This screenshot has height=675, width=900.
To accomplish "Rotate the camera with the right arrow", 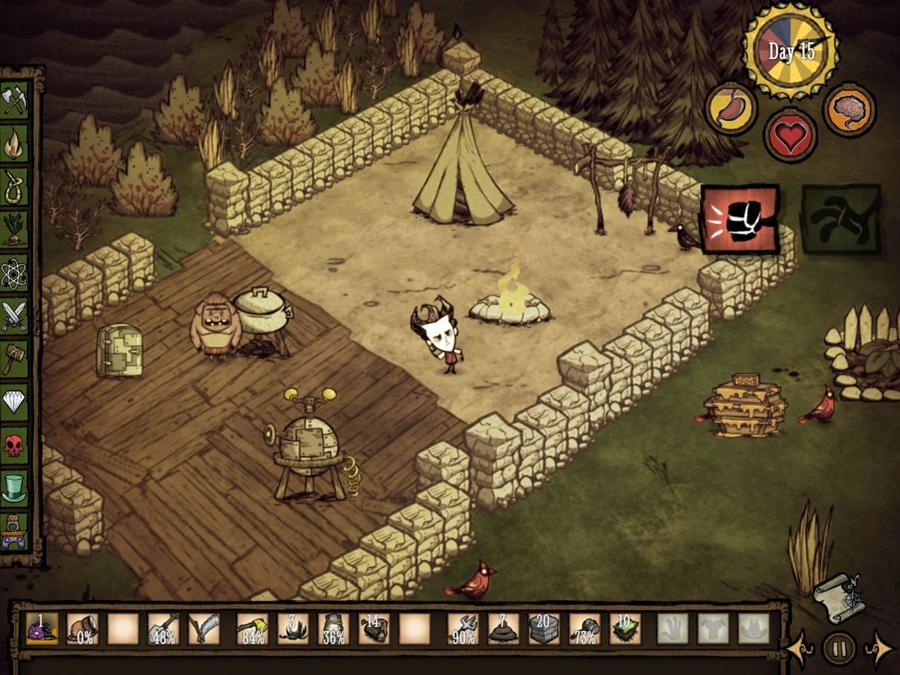I will [876, 649].
